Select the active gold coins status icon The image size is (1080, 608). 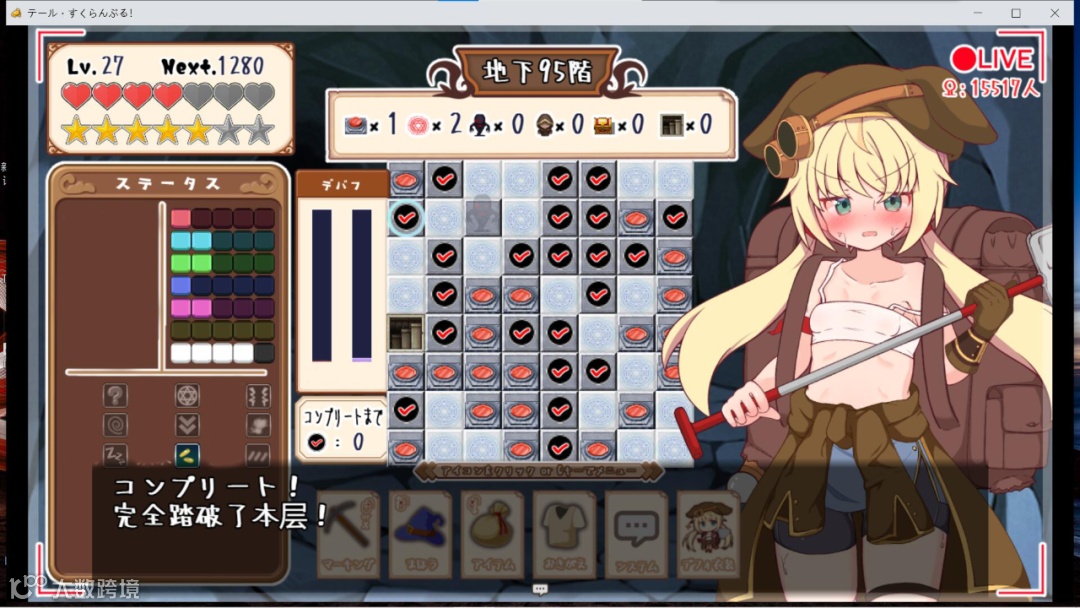coord(187,455)
